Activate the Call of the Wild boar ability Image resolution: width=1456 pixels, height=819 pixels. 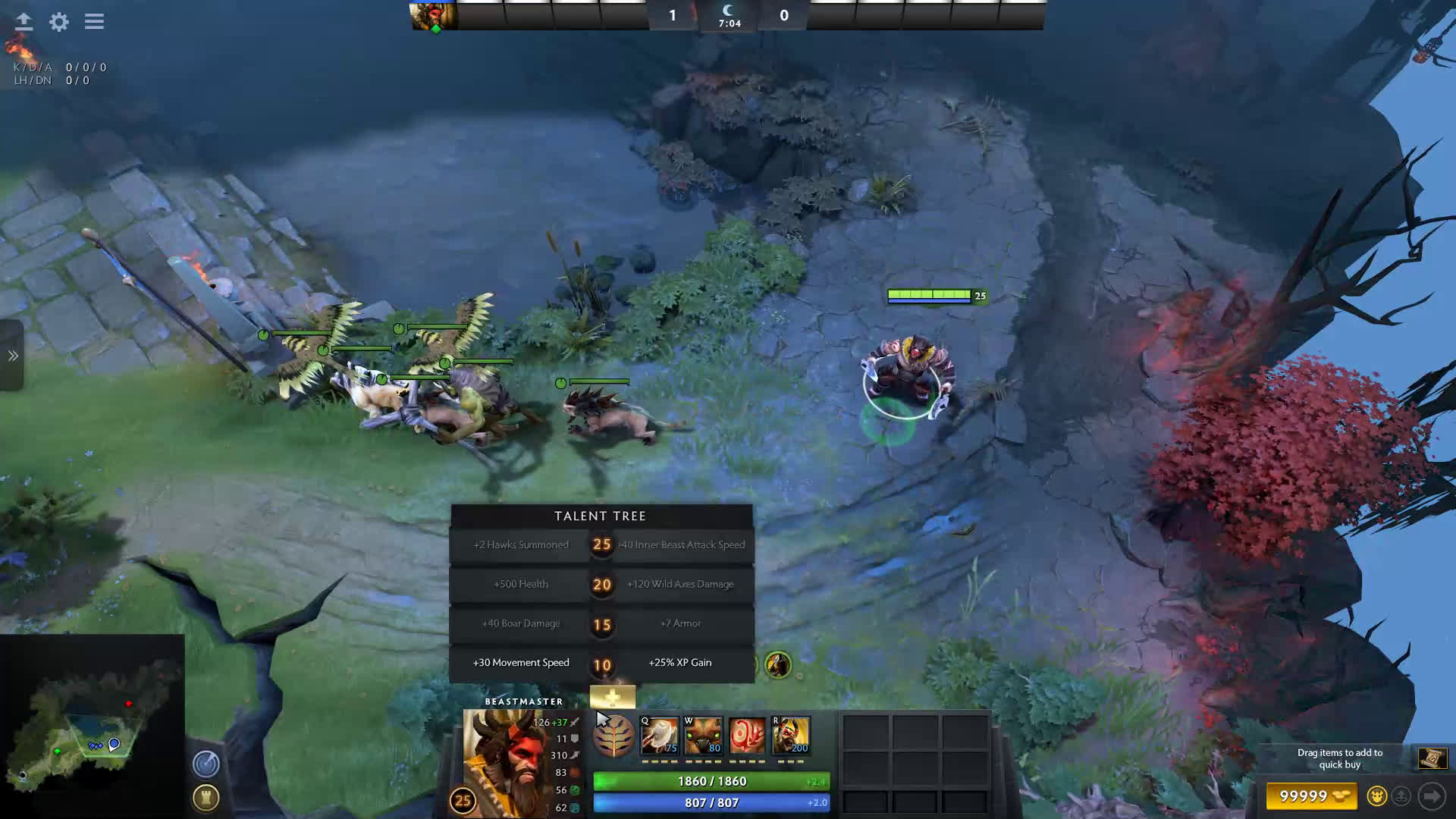(x=703, y=736)
